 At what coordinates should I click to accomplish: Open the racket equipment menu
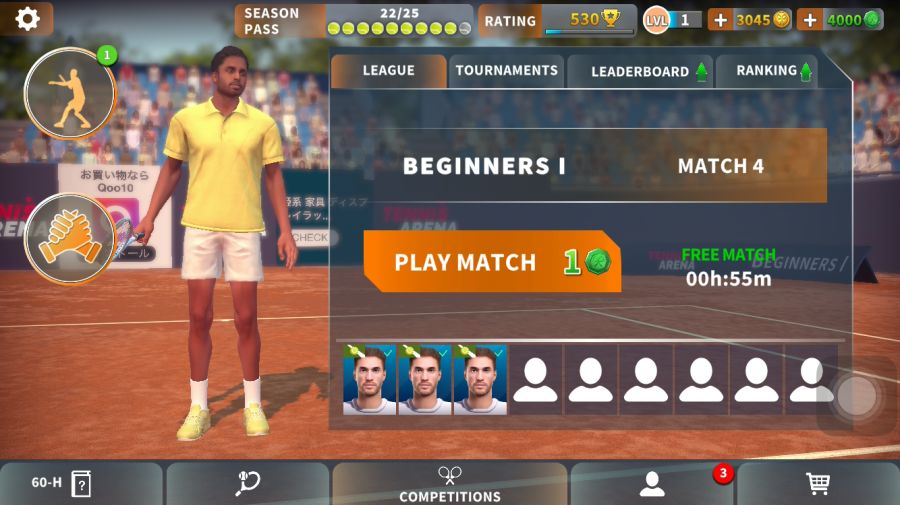[247, 483]
